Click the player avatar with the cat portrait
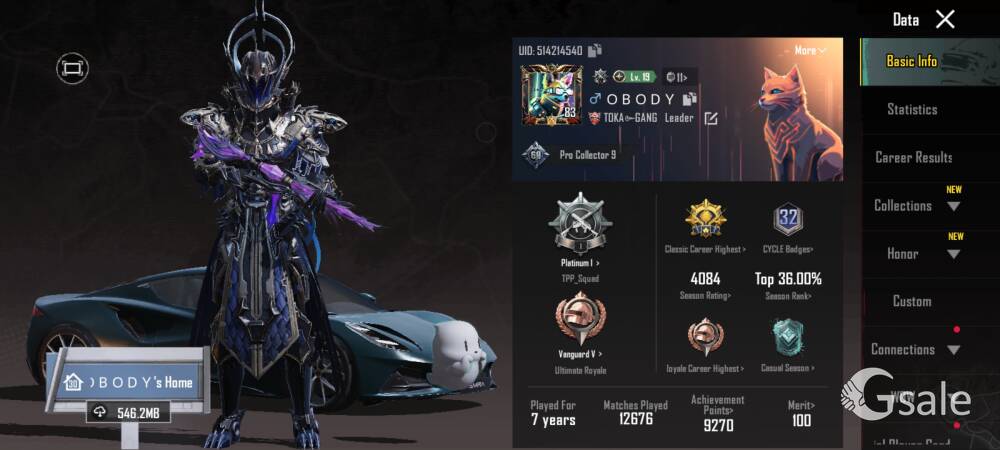Viewport: 1000px width, 450px height. point(549,95)
